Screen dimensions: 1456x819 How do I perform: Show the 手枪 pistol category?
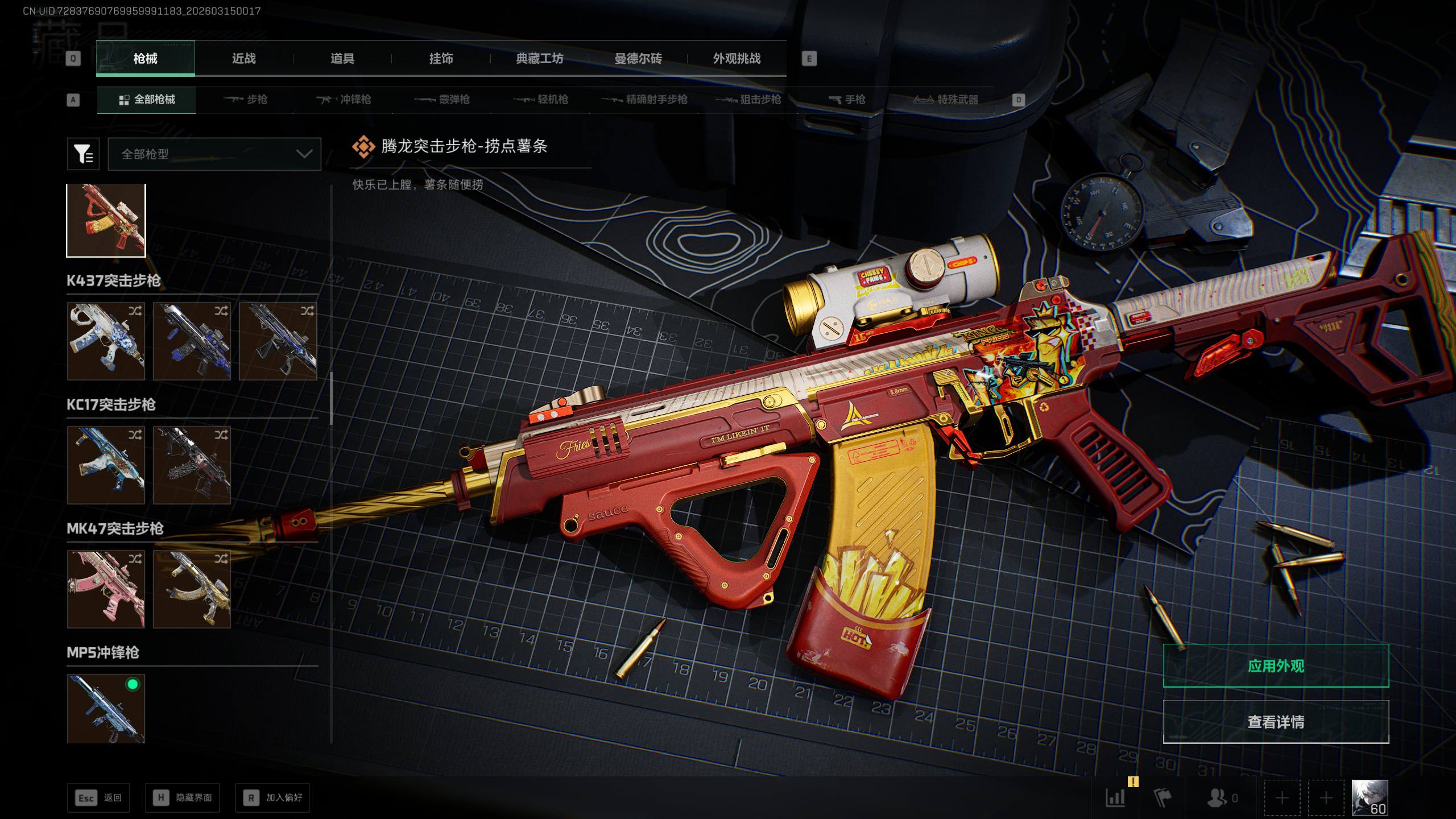point(847,100)
